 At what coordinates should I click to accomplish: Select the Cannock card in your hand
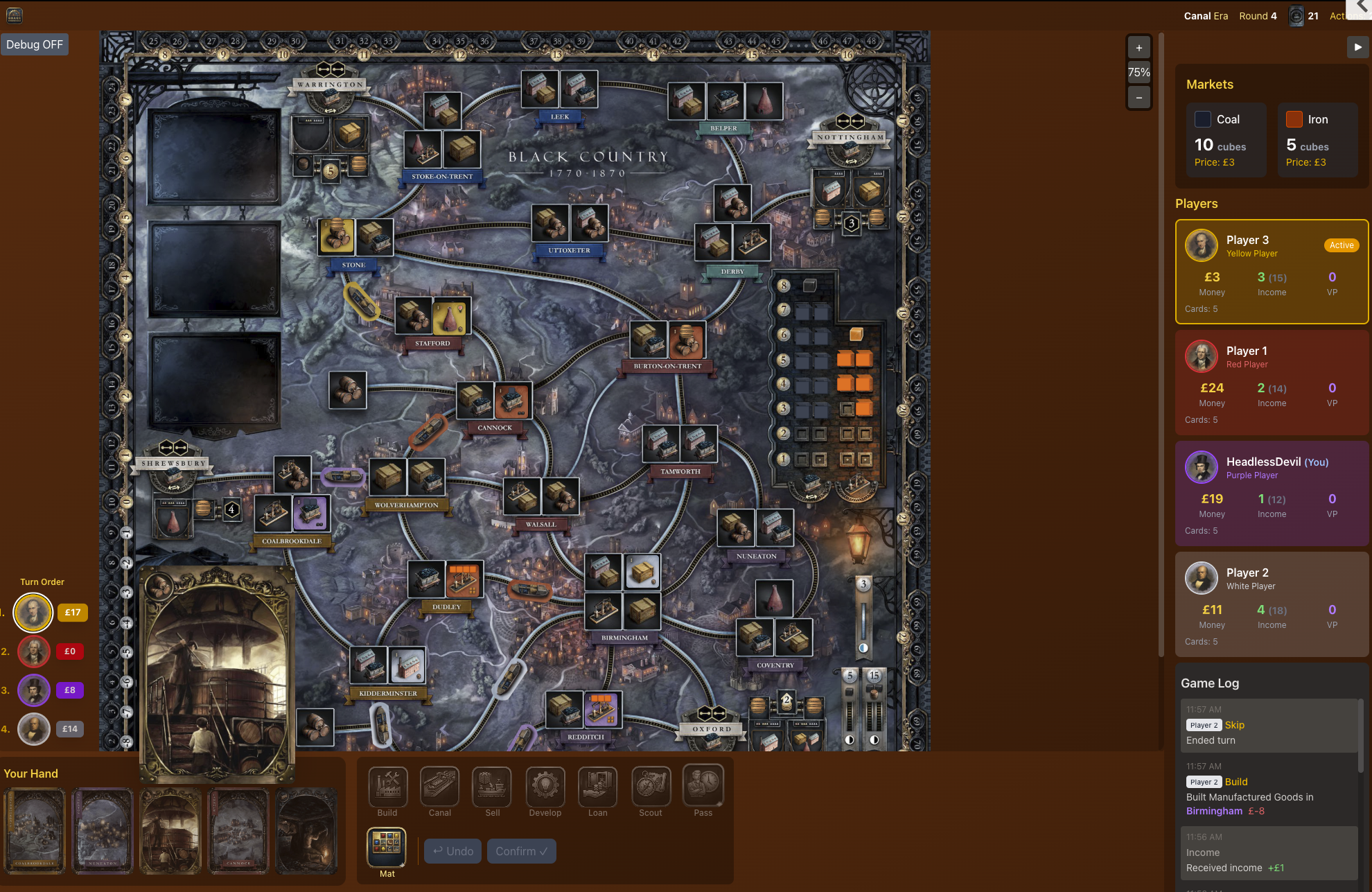tap(238, 831)
